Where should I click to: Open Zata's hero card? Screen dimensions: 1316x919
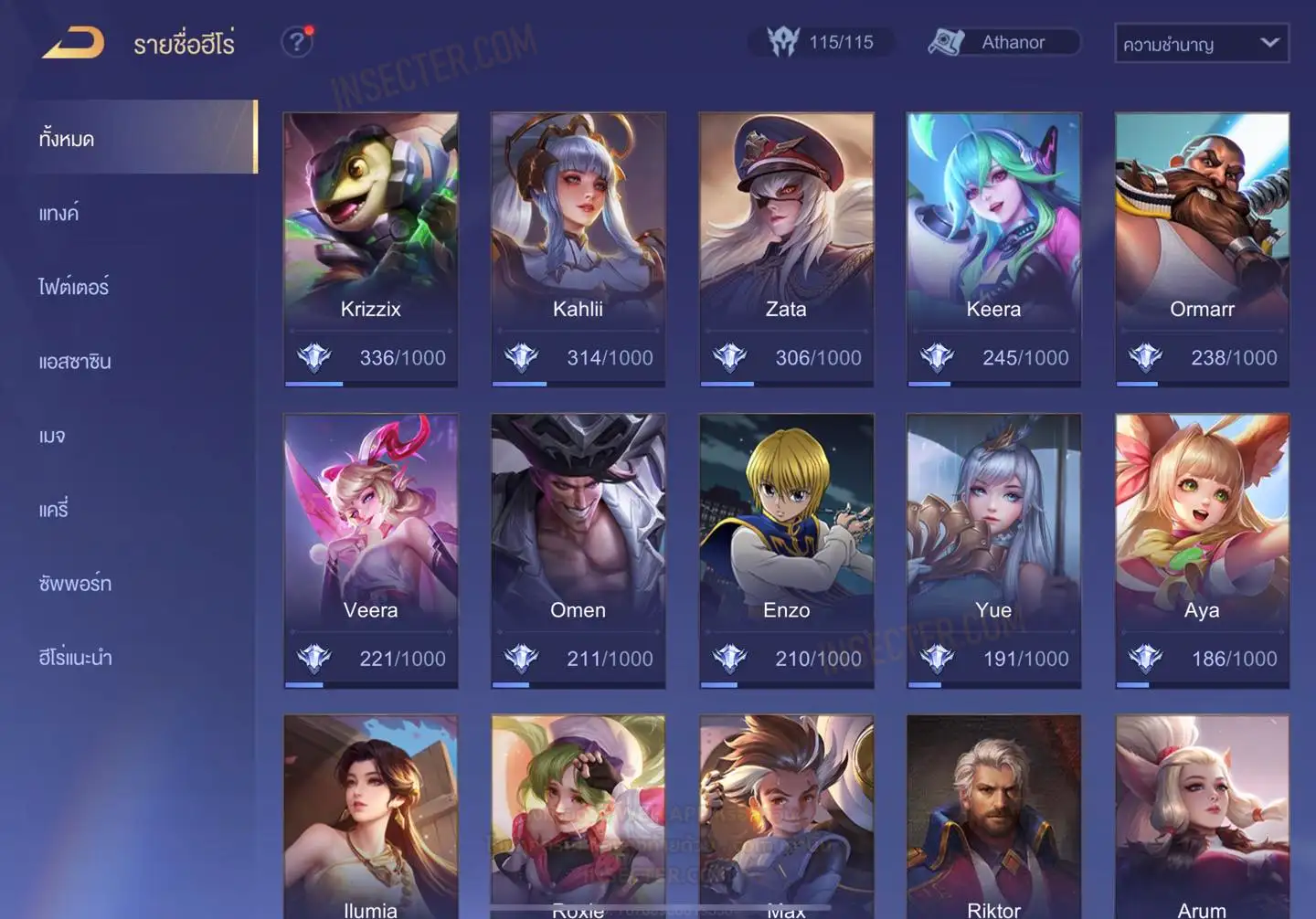(786, 248)
